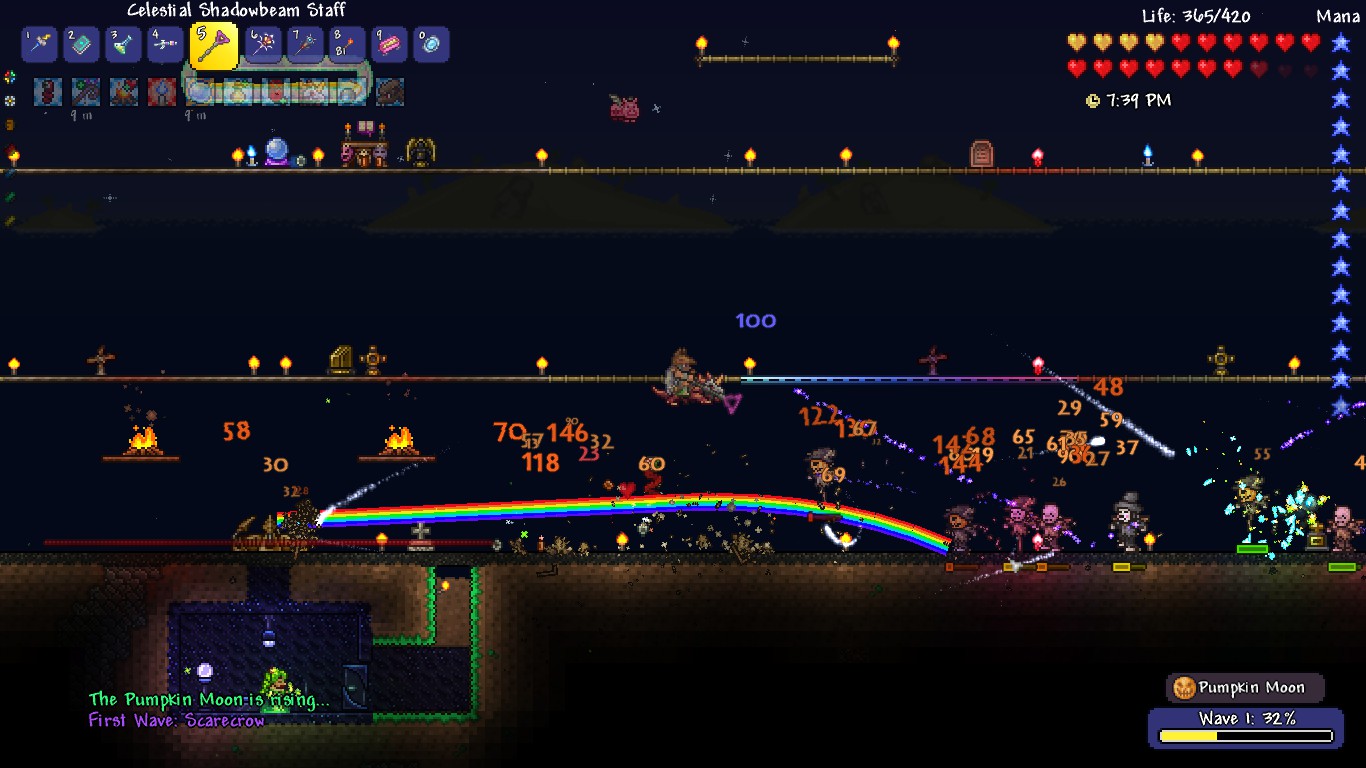Viewport: 1366px width, 768px height.
Task: Pick the sparkling red staff in slot 6
Action: tap(263, 45)
